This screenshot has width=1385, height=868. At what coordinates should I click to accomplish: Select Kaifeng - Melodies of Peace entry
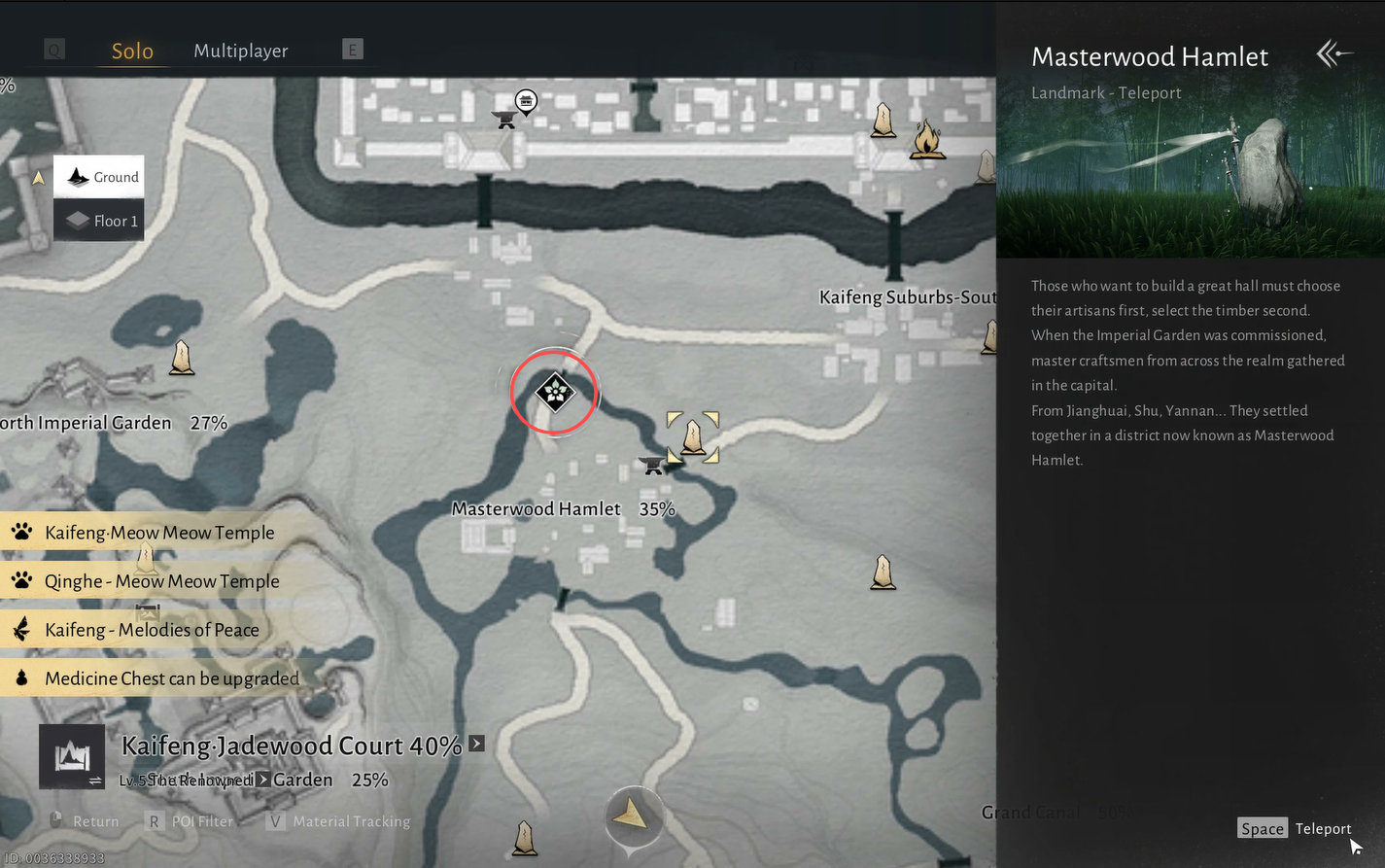click(x=151, y=630)
